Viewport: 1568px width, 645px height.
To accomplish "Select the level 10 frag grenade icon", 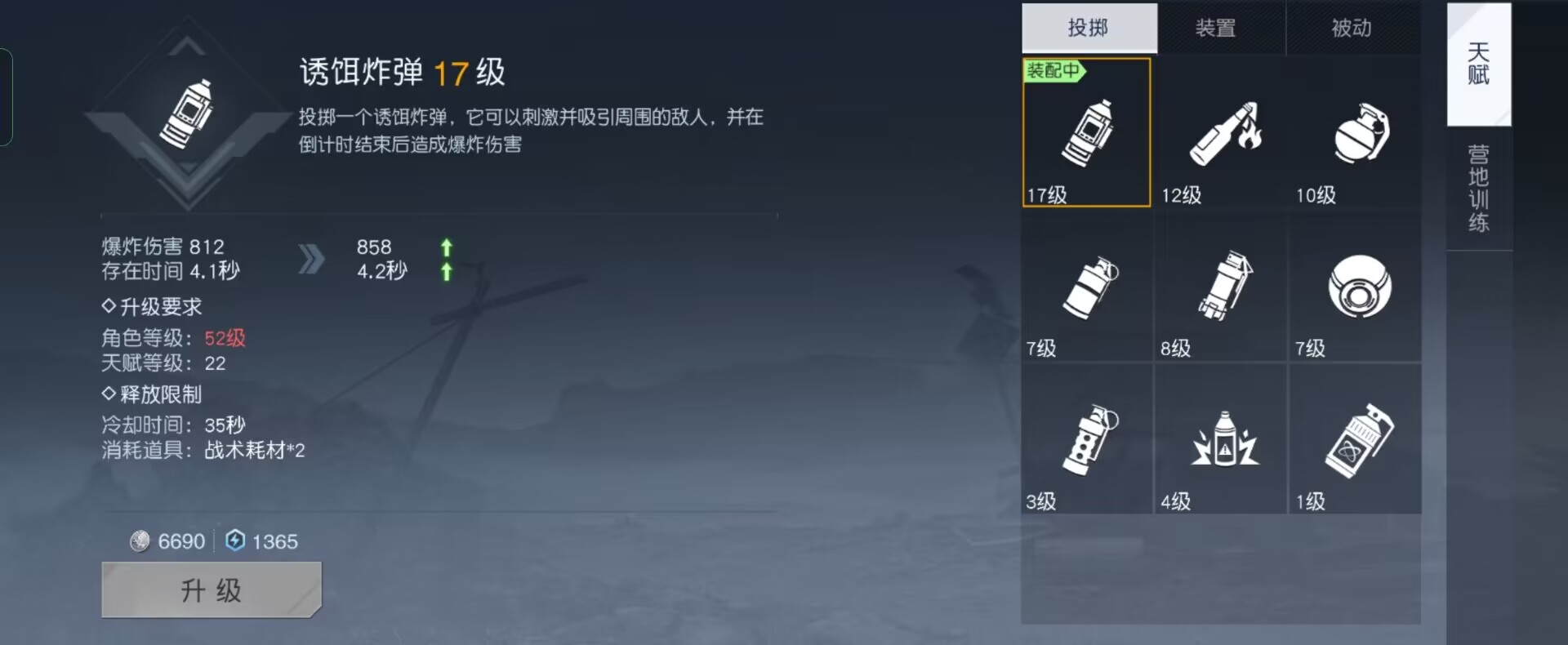I will click(1356, 135).
